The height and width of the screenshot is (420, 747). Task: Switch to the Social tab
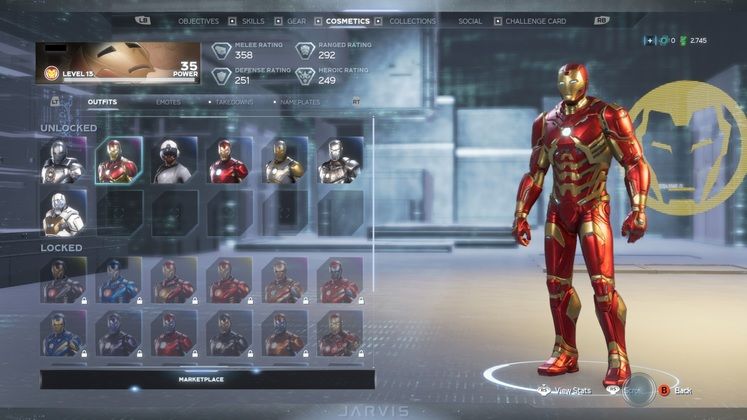(469, 21)
